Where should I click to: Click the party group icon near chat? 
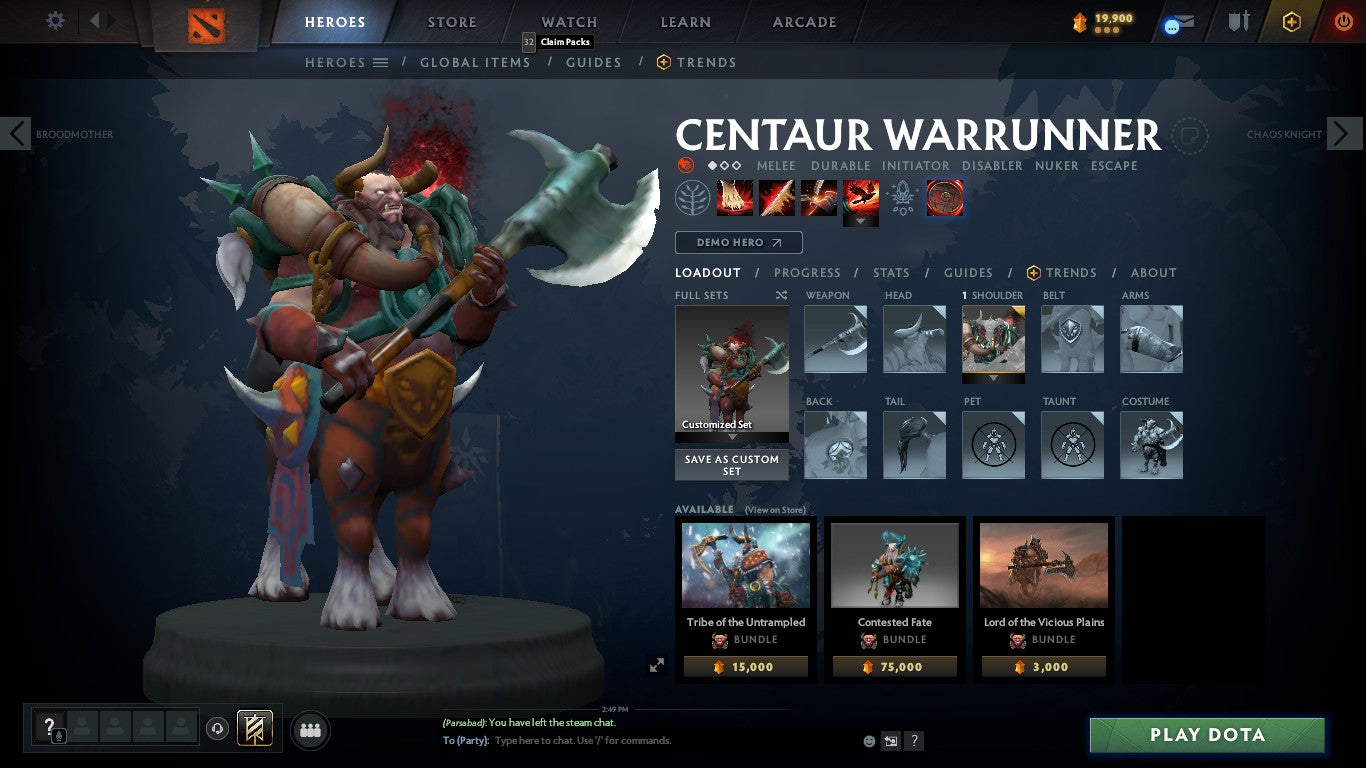click(x=309, y=730)
